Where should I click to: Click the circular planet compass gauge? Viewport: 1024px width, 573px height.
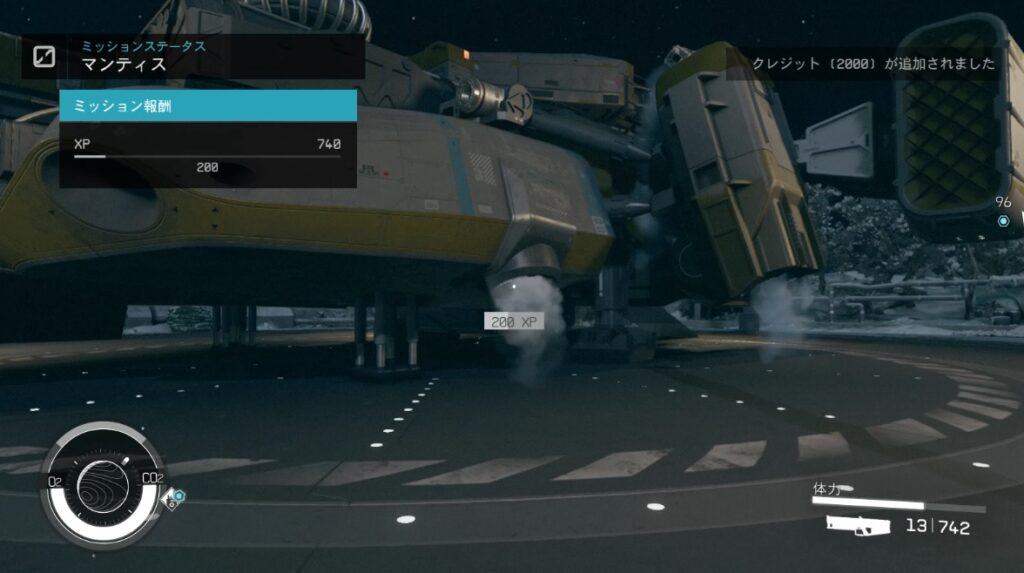(102, 484)
